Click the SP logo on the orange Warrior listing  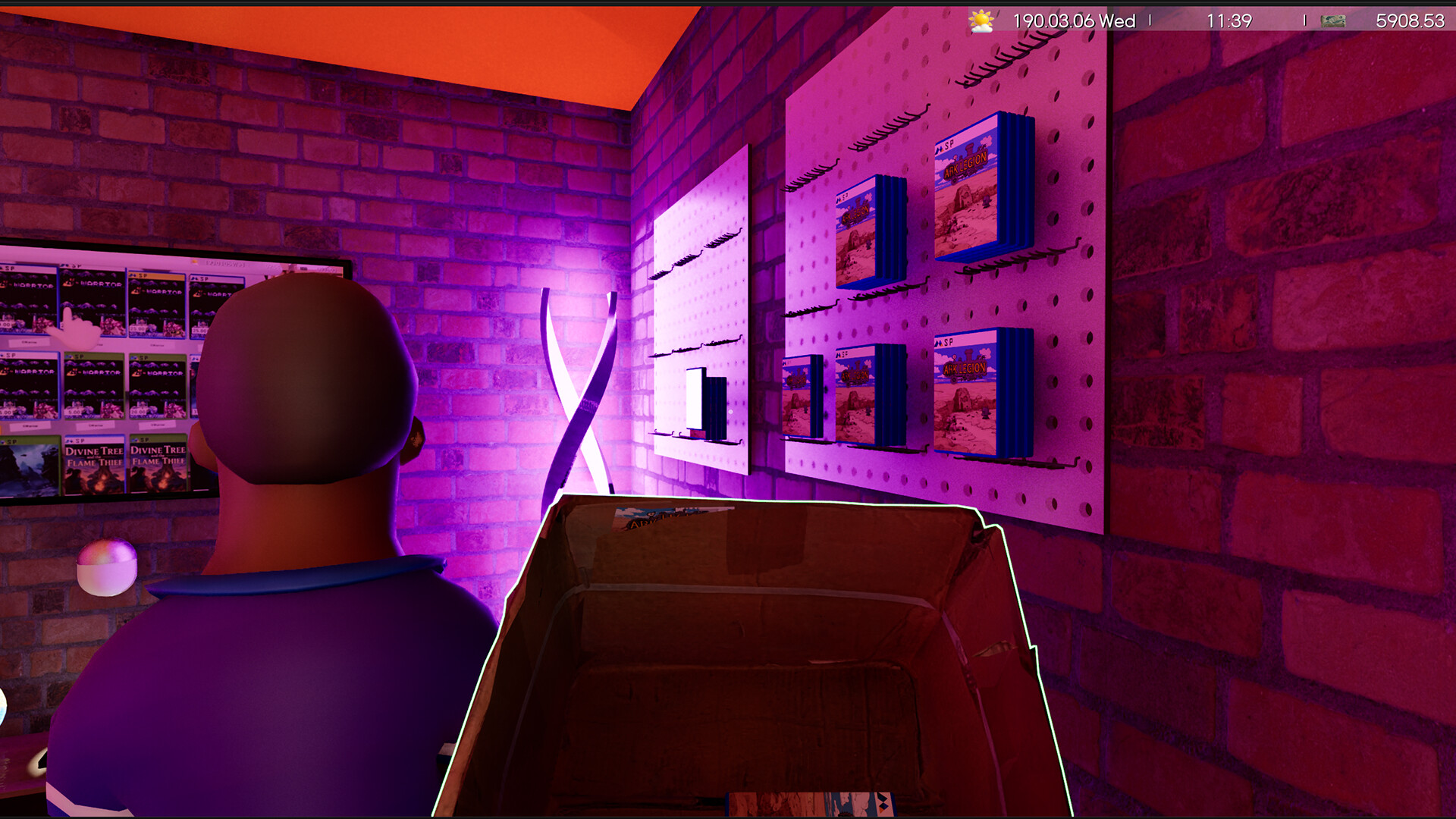140,275
